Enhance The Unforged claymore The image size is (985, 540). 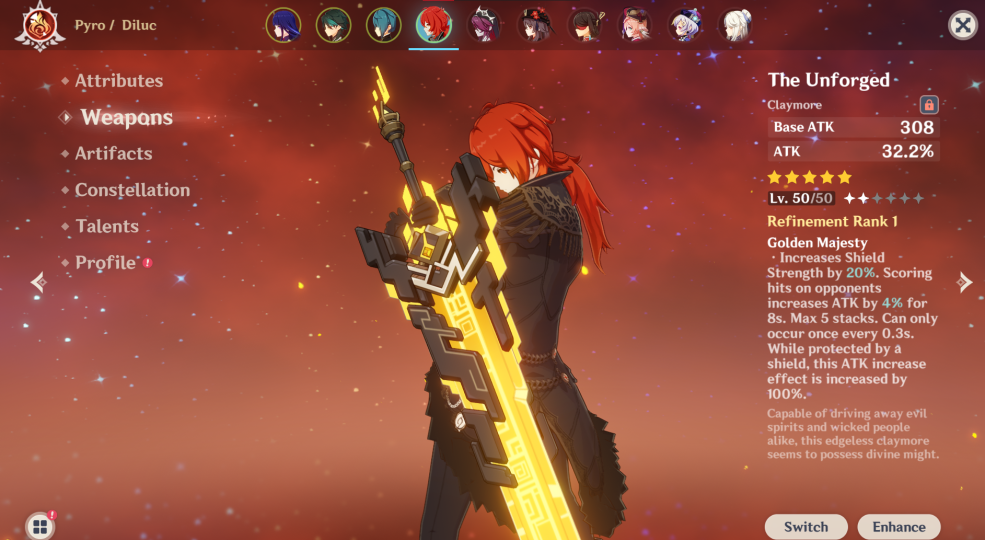899,527
